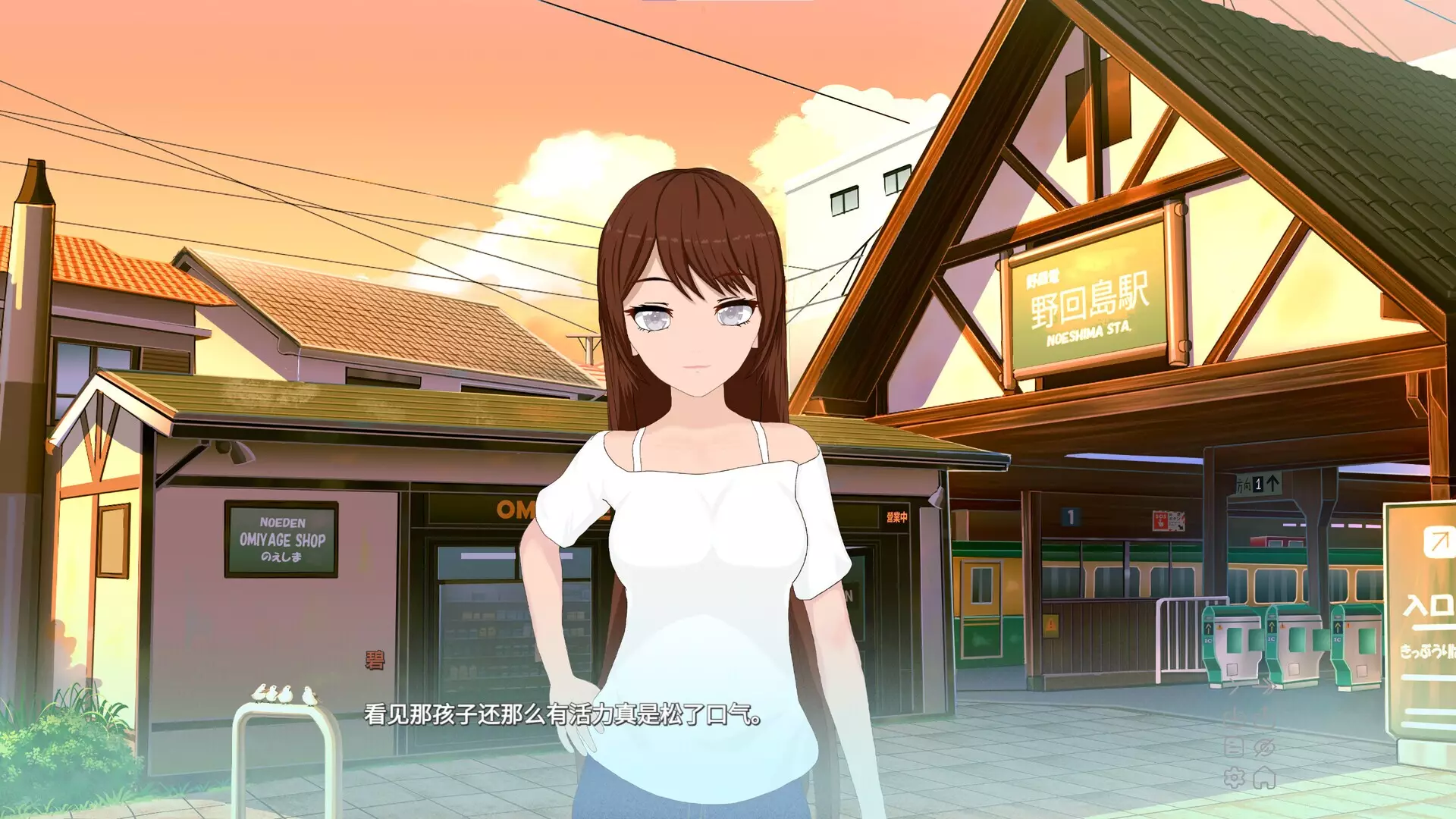Screen dimensions: 1456x819
Task: Advance the dialogue by clicking the subtitle text
Action: coord(561,715)
